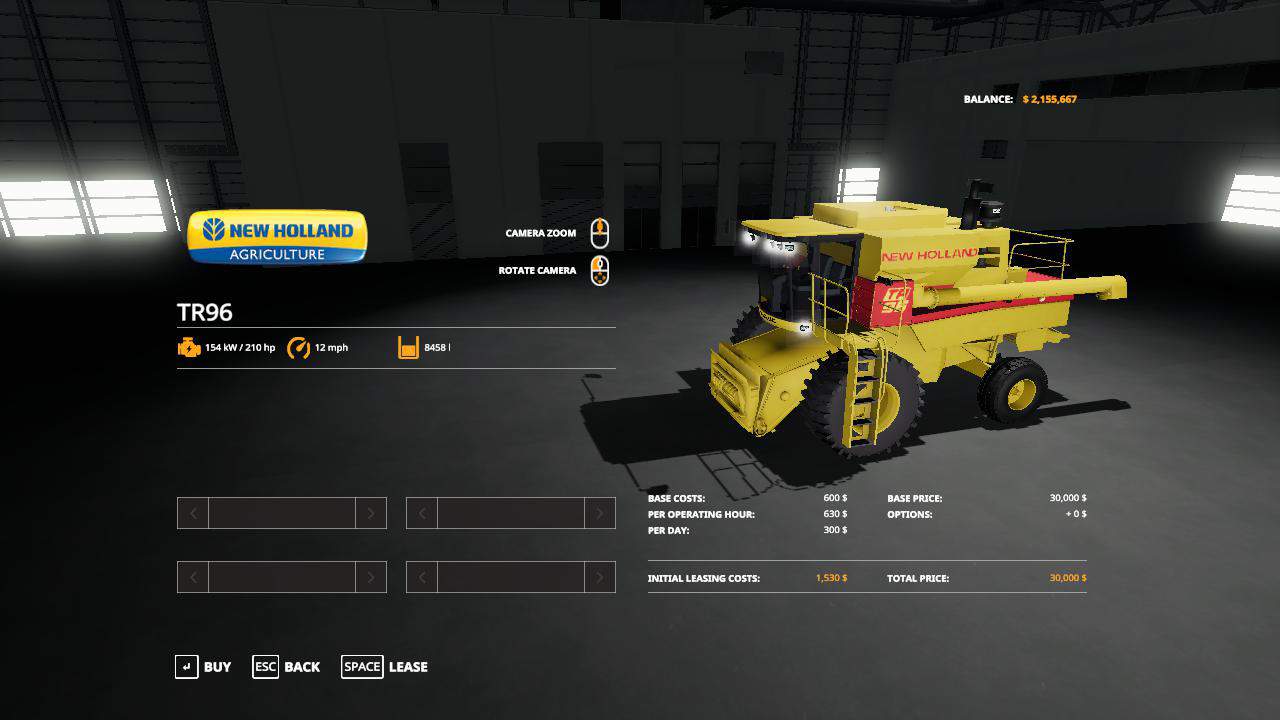Click the ESC key icon beside BACK
The image size is (1280, 720).
tap(265, 667)
